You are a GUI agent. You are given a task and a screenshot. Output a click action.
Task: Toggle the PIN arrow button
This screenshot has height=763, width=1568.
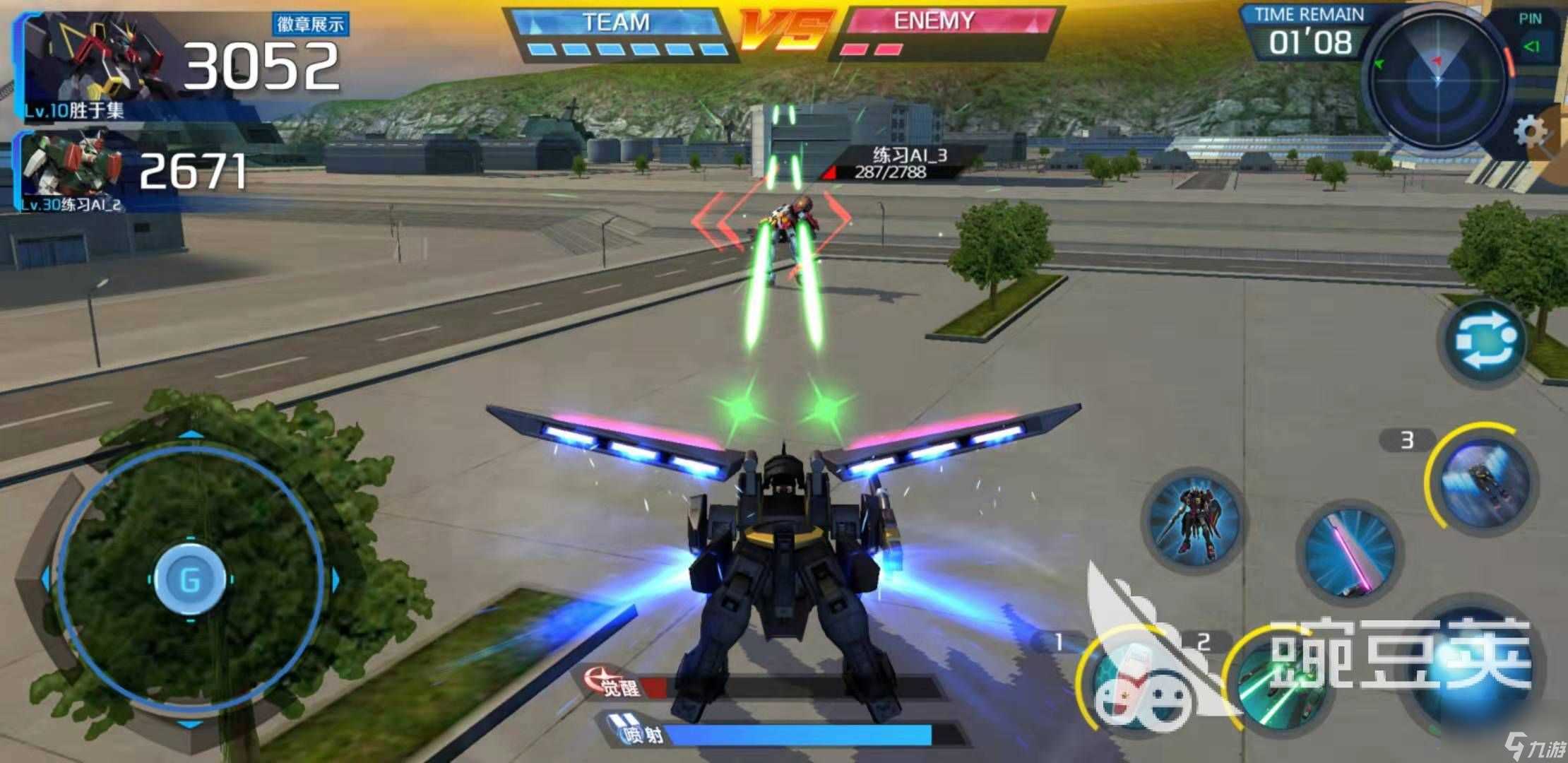[x=1531, y=47]
